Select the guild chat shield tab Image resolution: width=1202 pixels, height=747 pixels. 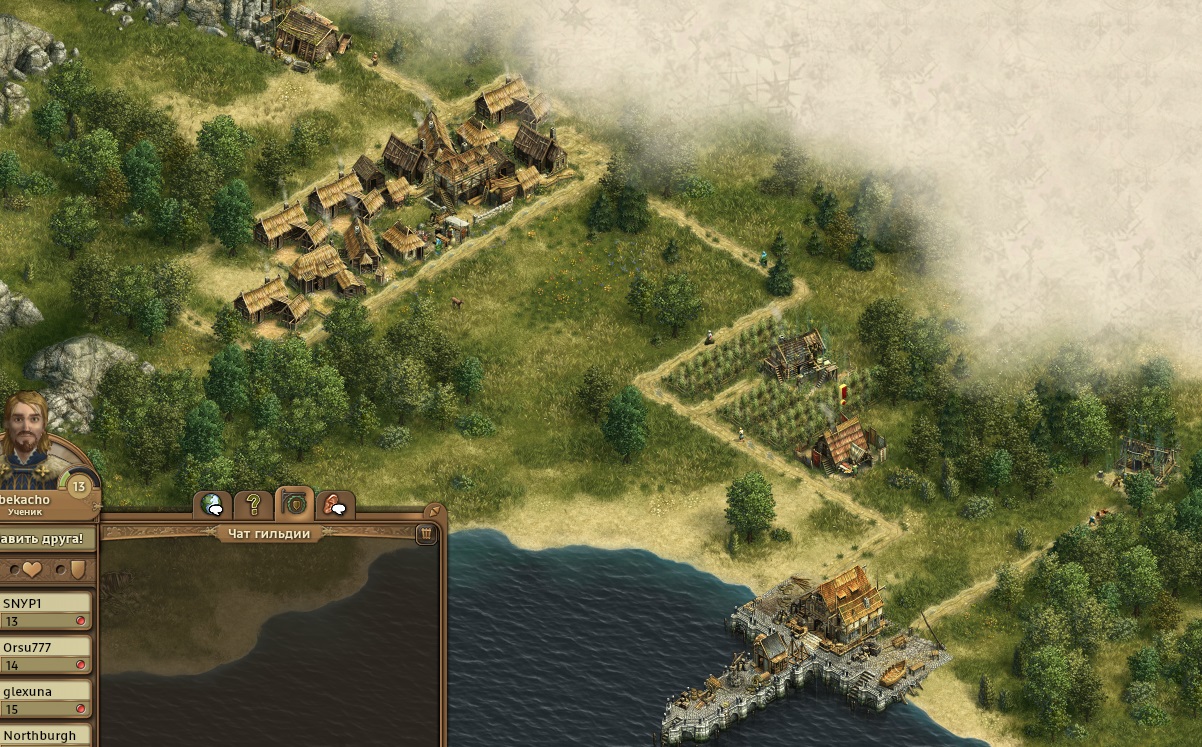click(295, 503)
